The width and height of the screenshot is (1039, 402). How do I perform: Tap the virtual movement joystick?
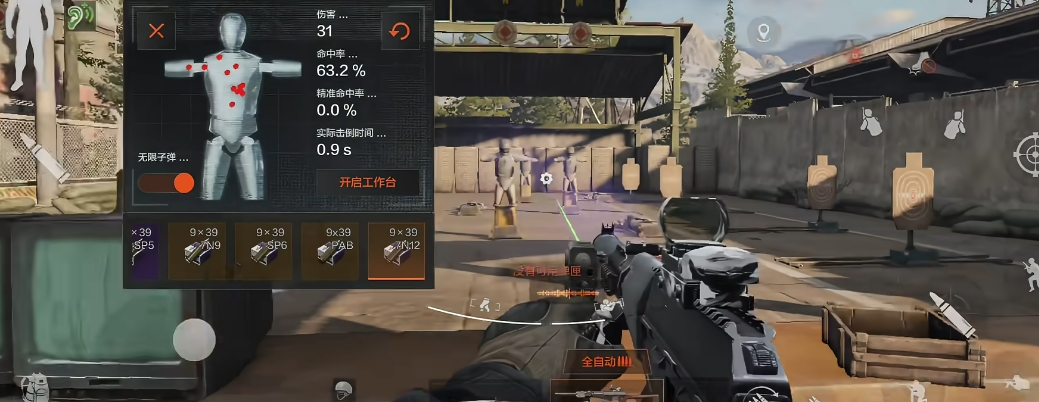pyautogui.click(x=194, y=340)
